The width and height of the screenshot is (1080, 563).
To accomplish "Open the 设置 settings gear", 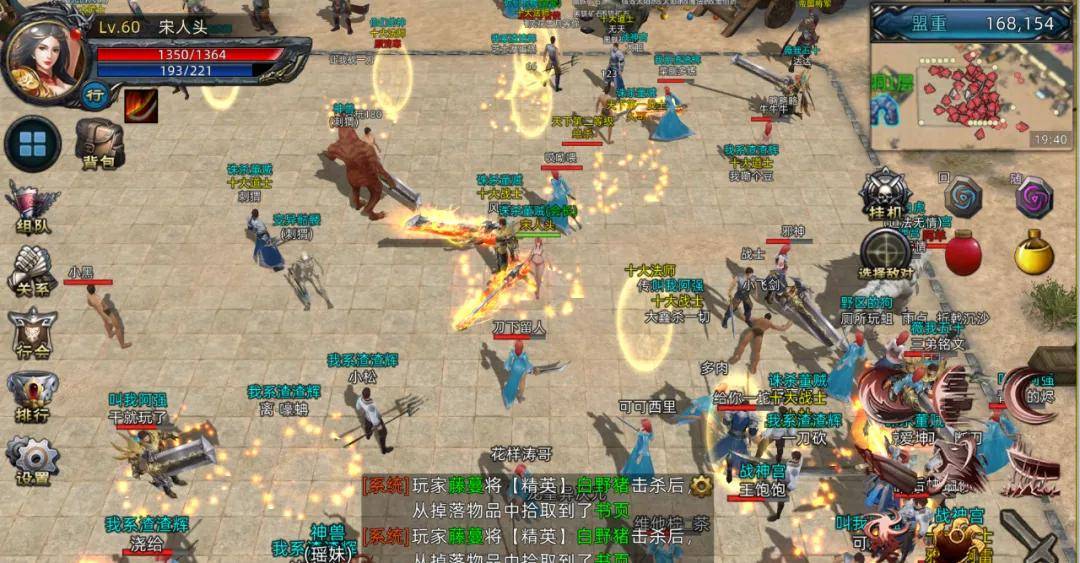I will (x=33, y=460).
